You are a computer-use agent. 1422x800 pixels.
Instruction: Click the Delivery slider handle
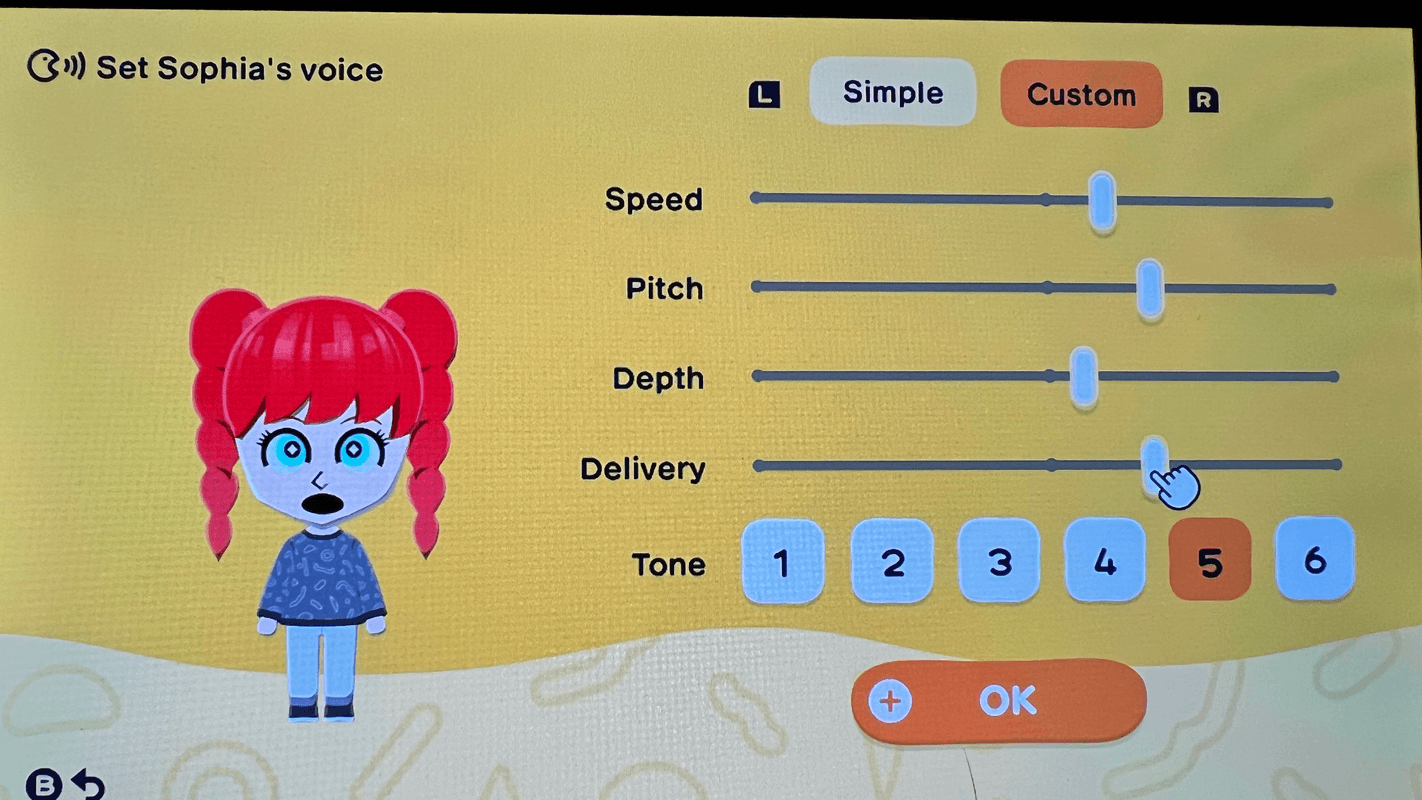click(x=1155, y=464)
